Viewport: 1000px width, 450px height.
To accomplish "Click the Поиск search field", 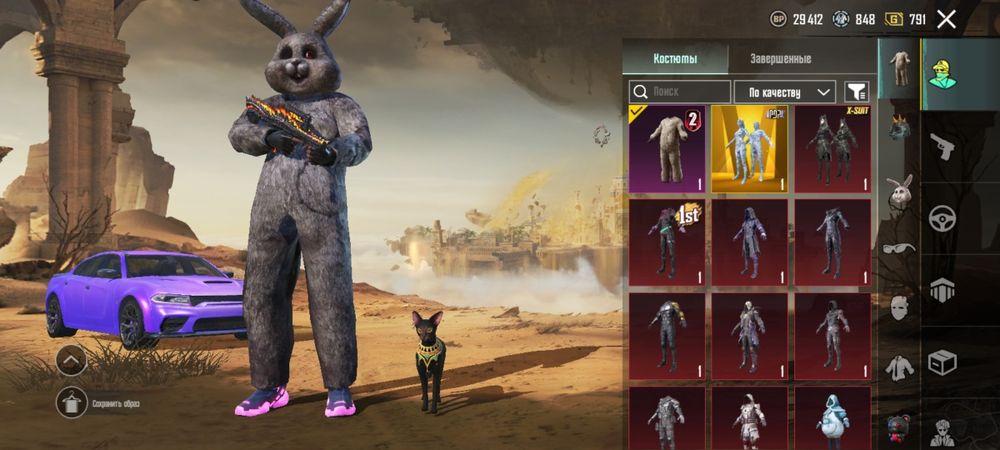I will [x=680, y=91].
